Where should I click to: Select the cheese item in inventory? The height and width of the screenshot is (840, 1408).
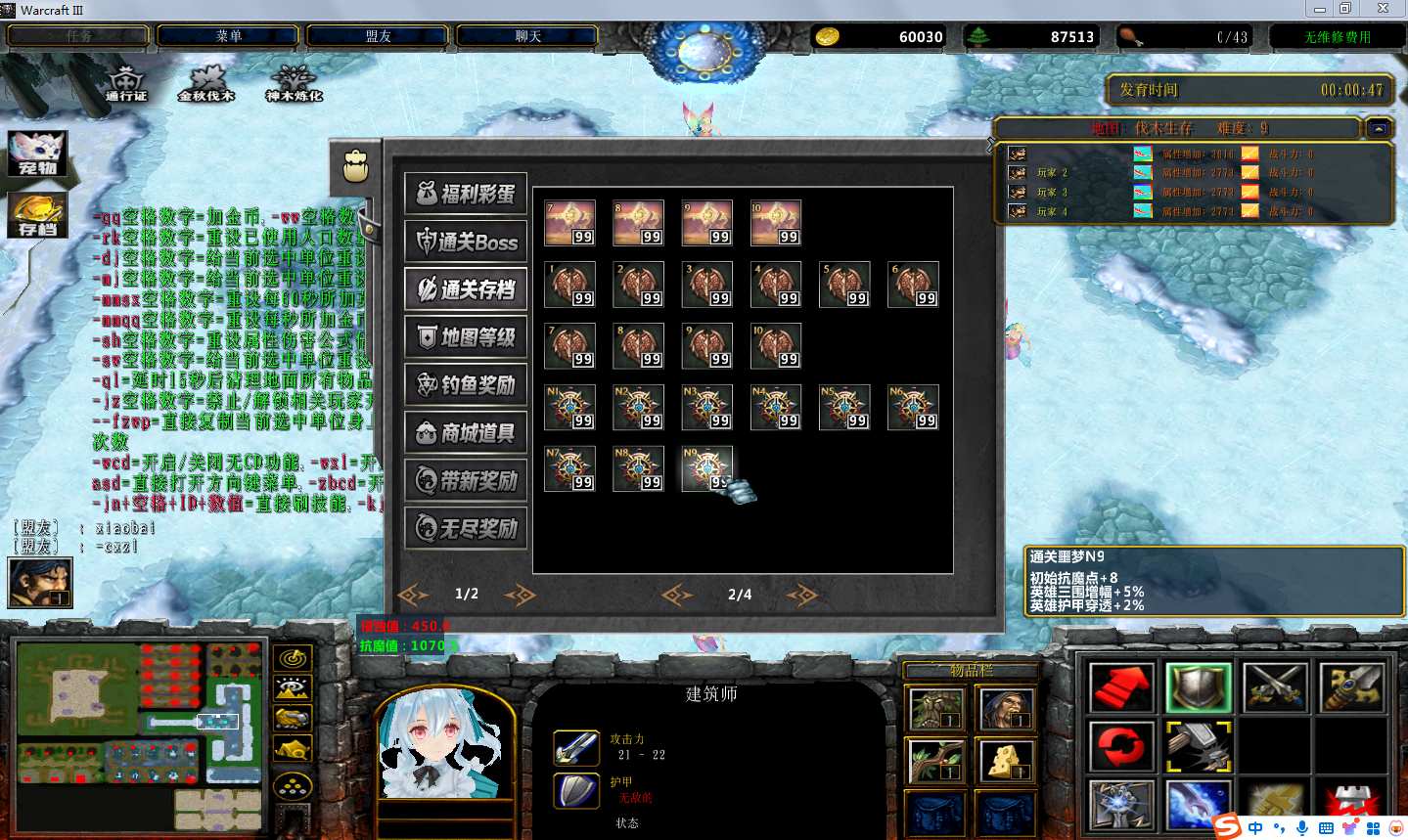[1004, 760]
